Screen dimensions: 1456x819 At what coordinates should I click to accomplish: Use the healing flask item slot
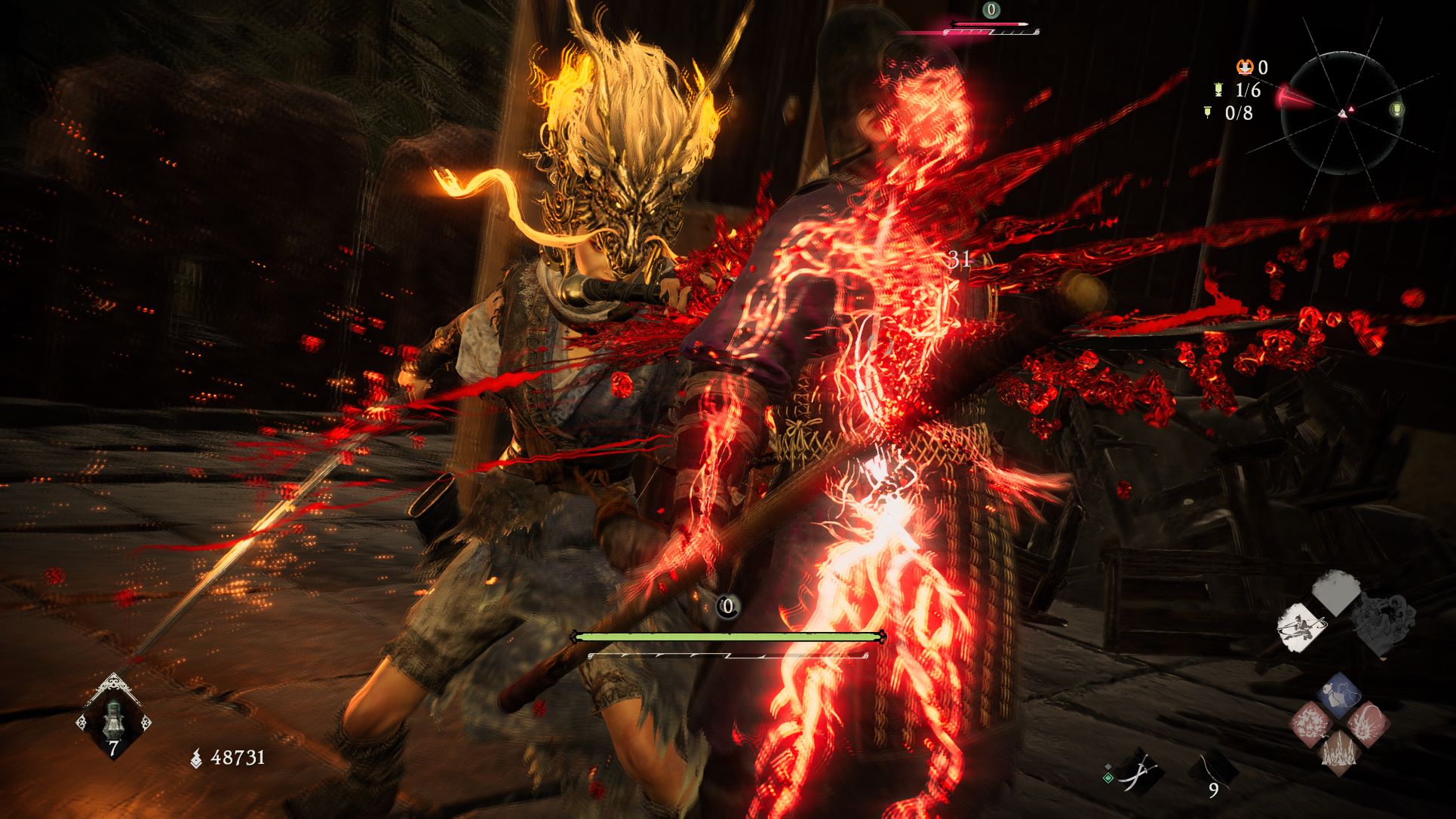click(x=113, y=717)
